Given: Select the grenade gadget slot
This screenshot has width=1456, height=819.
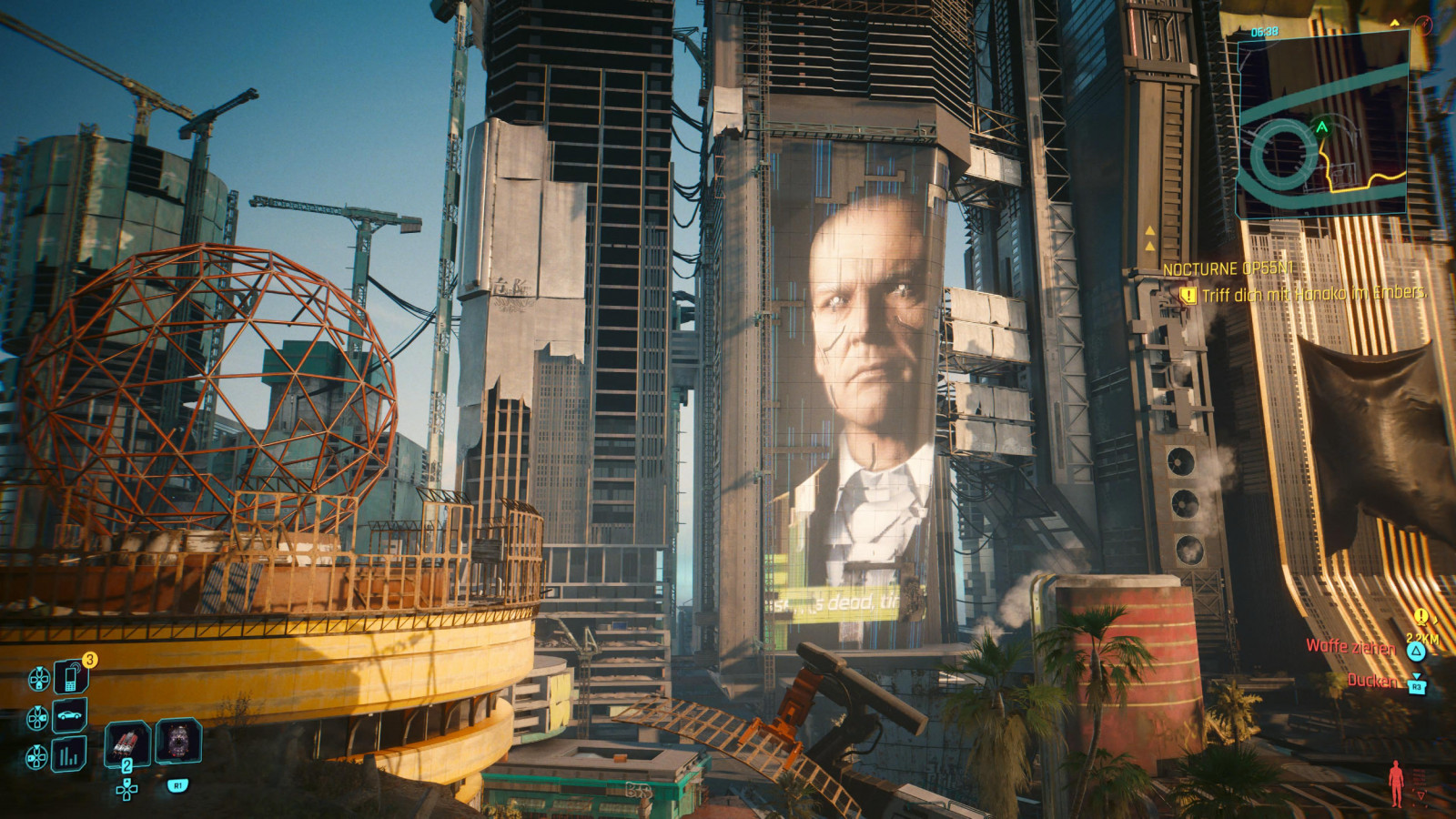Looking at the screenshot, I should pyautogui.click(x=178, y=741).
